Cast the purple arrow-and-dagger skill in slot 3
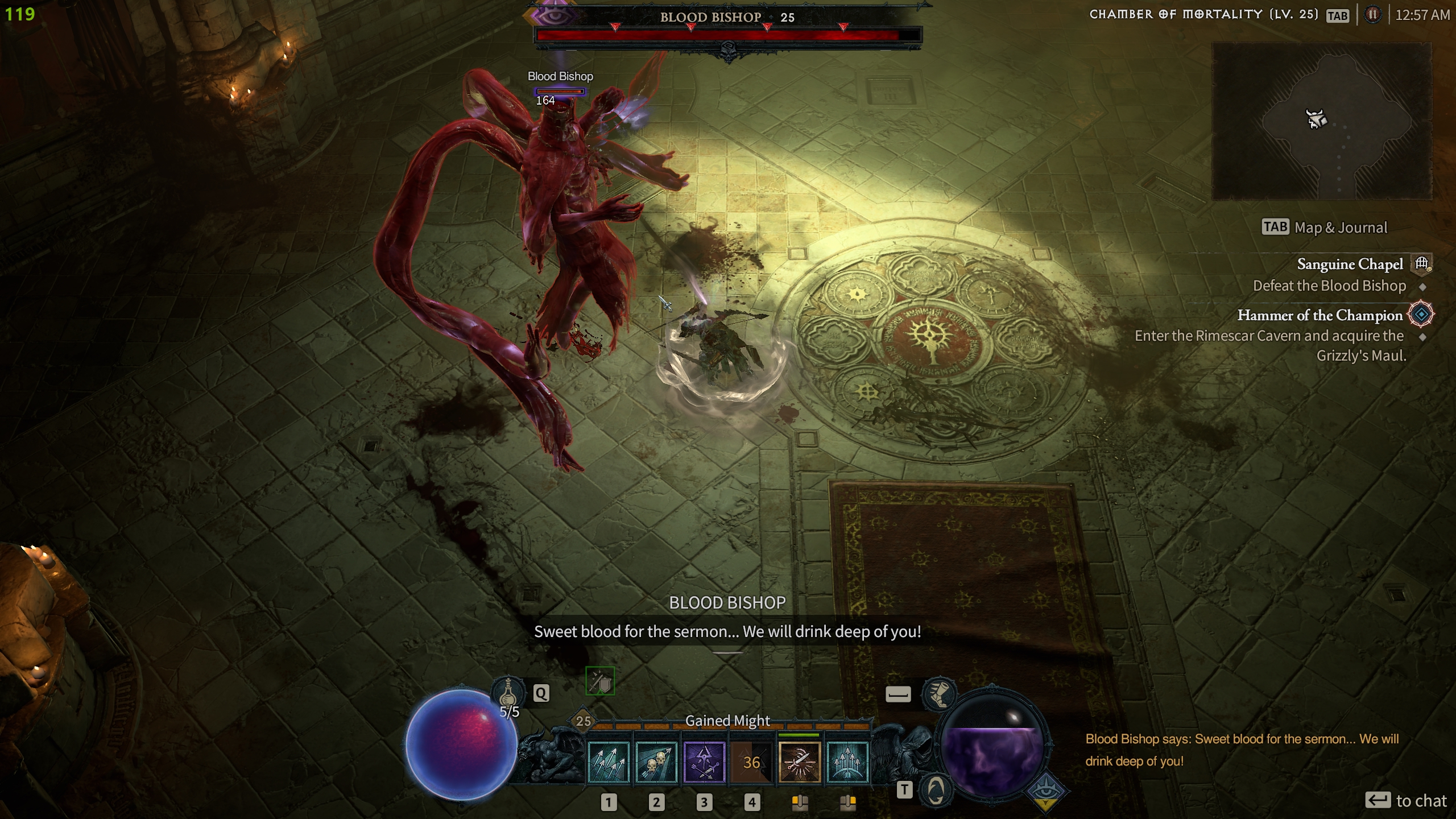Image resolution: width=1456 pixels, height=819 pixels. 704,762
